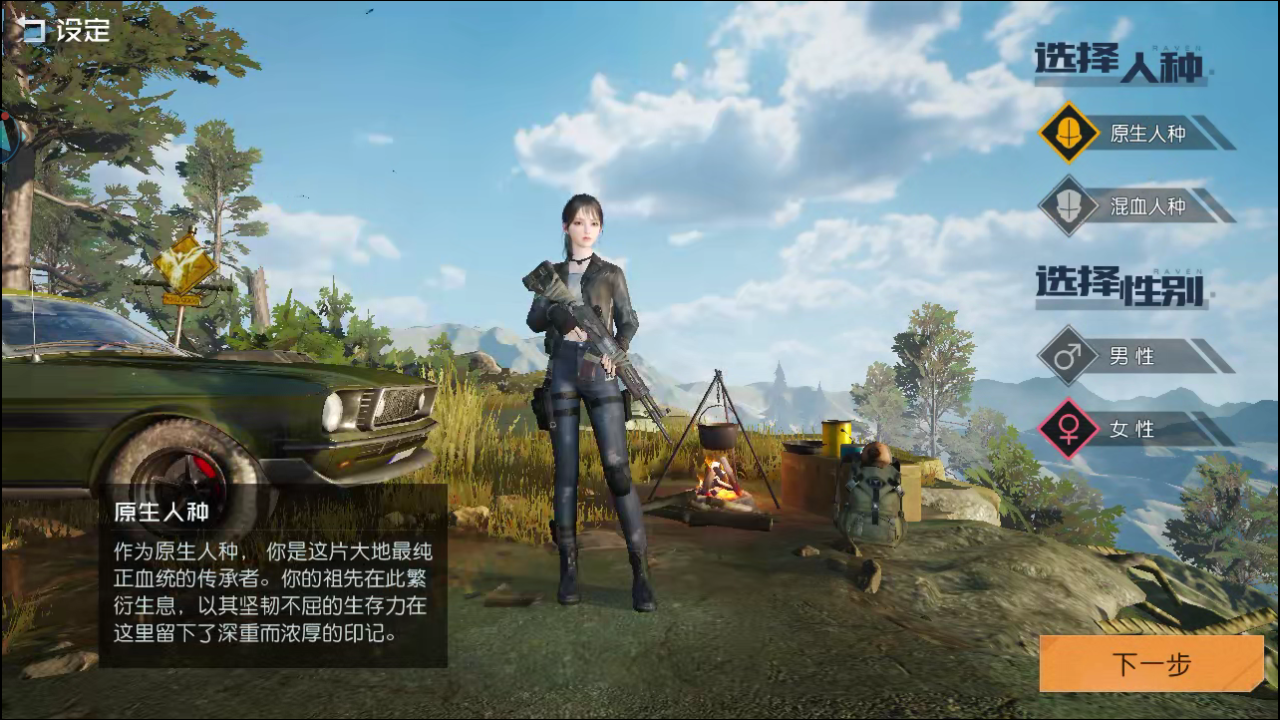
Task: Click the 选择人种 section header
Action: [x=1120, y=65]
